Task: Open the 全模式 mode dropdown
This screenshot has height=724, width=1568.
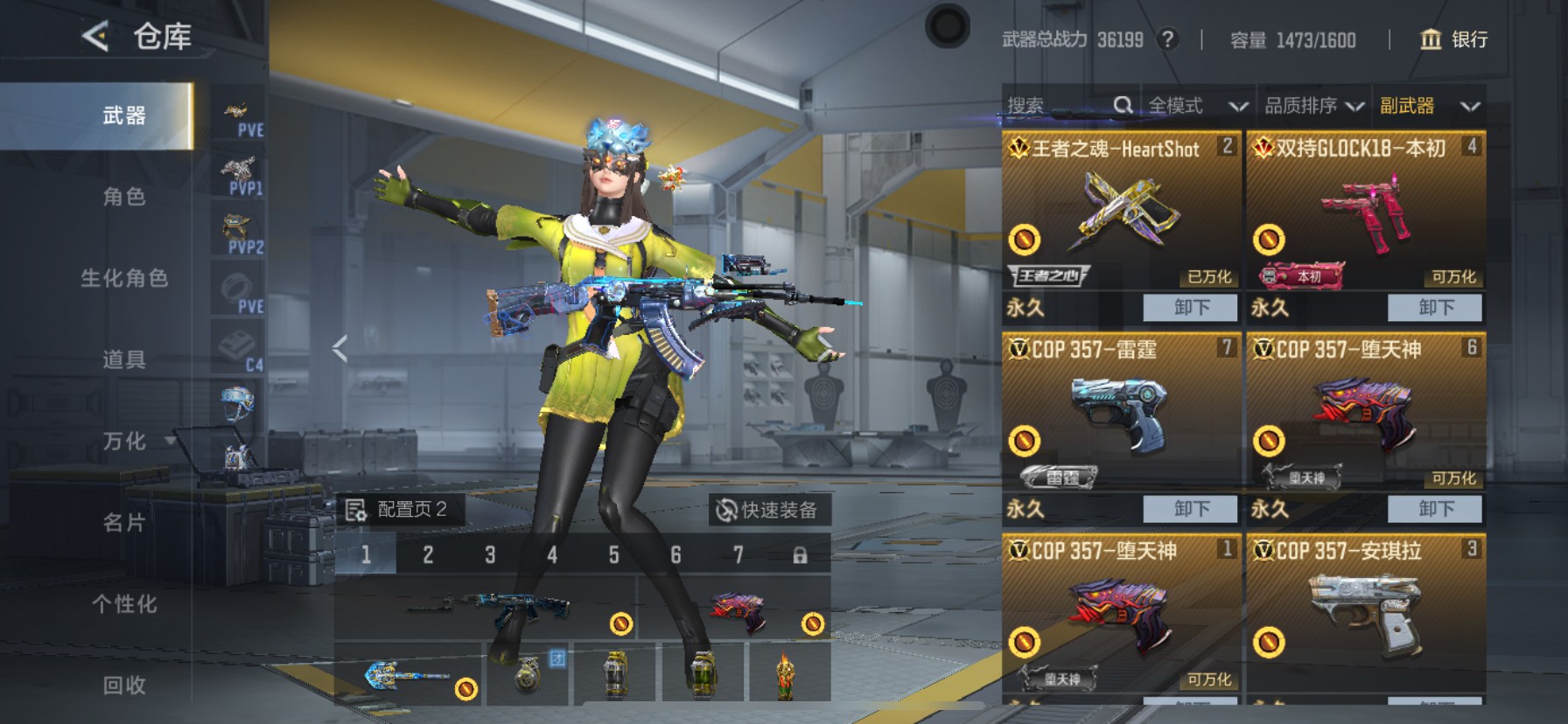Action: 1197,106
